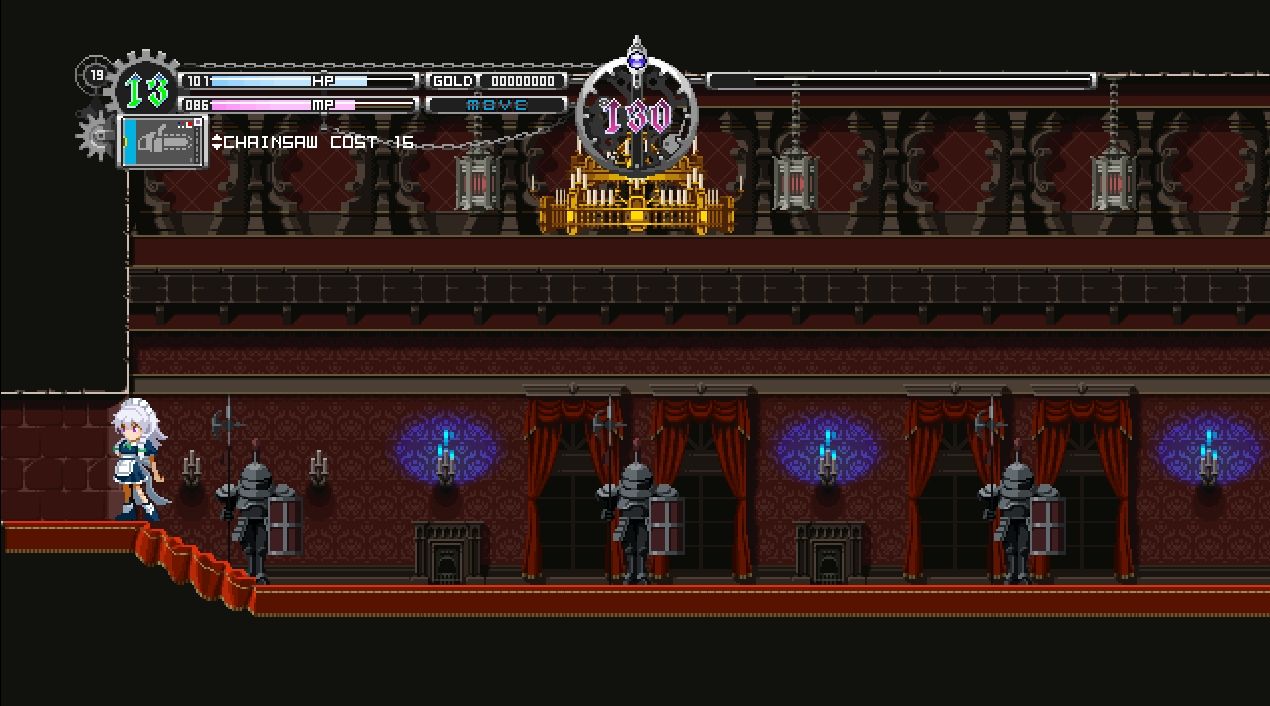Select the Chainsaw skill icon
1270x706 pixels.
(x=163, y=142)
